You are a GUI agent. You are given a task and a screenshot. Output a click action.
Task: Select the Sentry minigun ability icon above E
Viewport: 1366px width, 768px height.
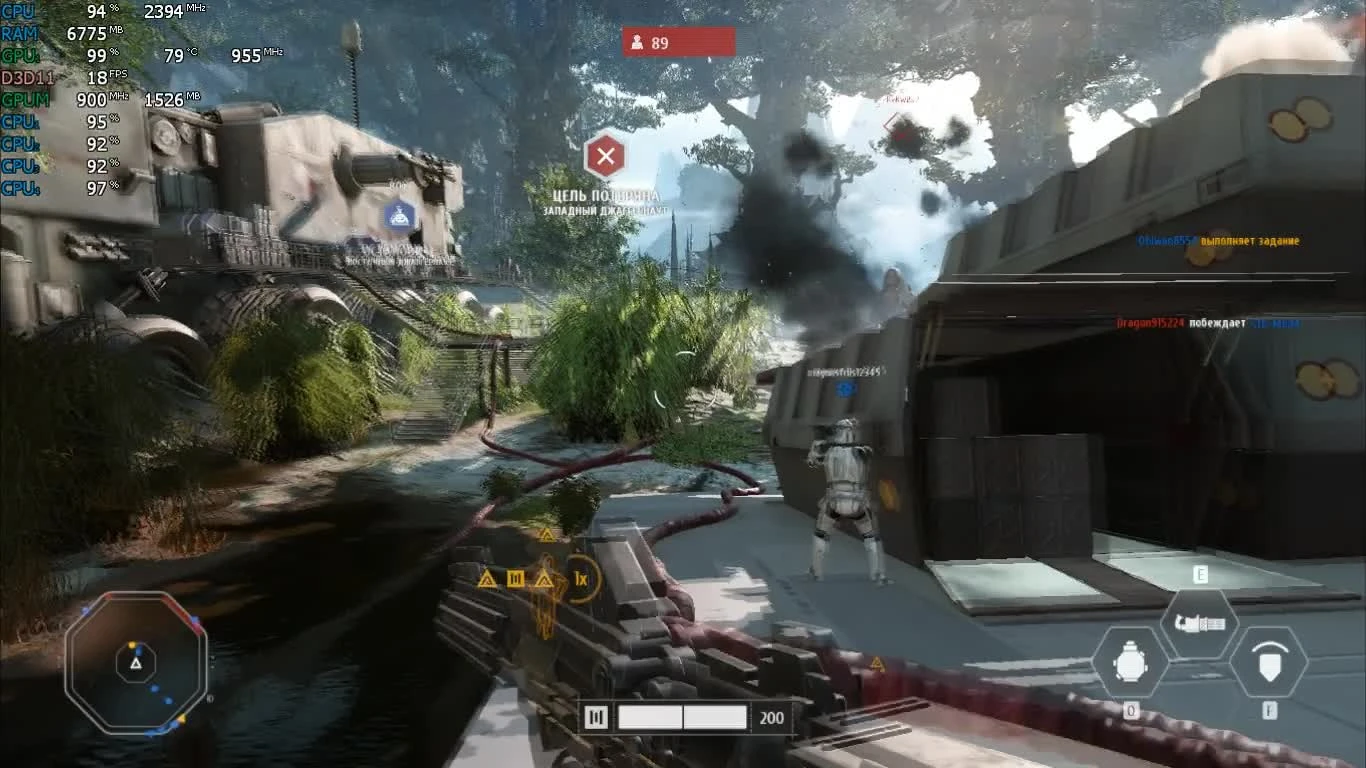1199,622
